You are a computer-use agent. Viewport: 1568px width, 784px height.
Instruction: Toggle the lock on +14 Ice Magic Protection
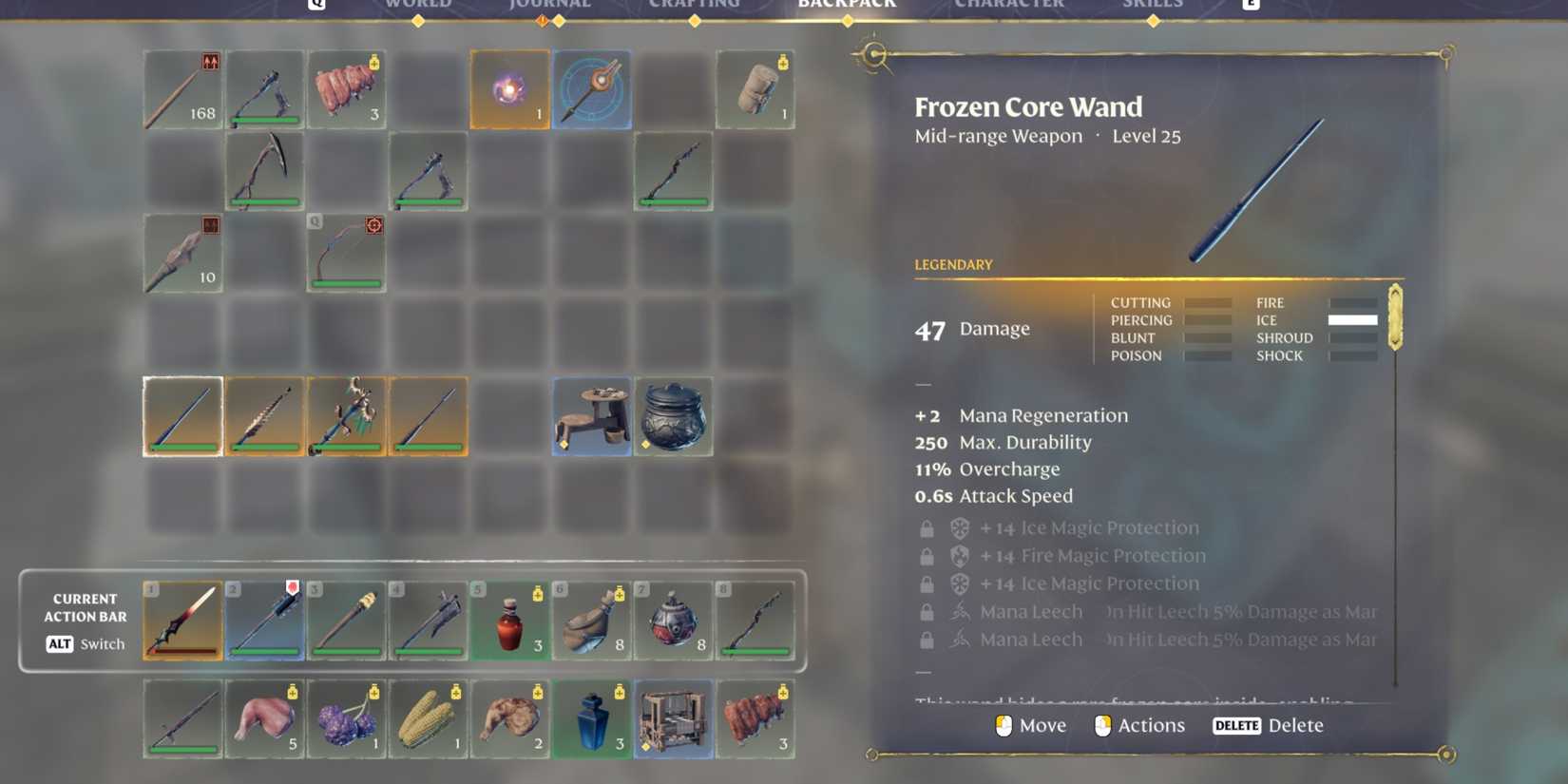tap(926, 527)
